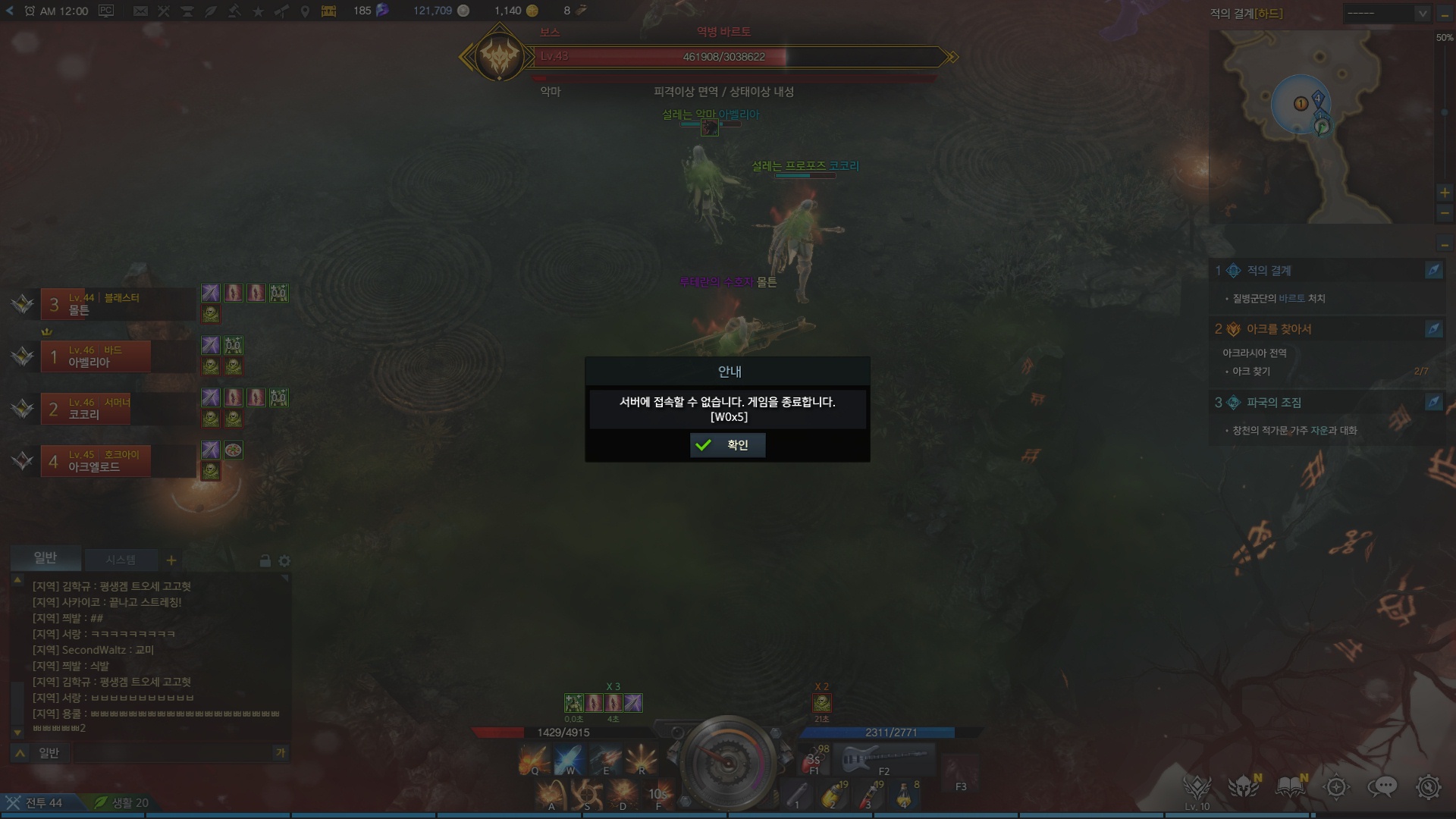The image size is (1456, 819).
Task: Zoom in the minimap
Action: (1445, 193)
